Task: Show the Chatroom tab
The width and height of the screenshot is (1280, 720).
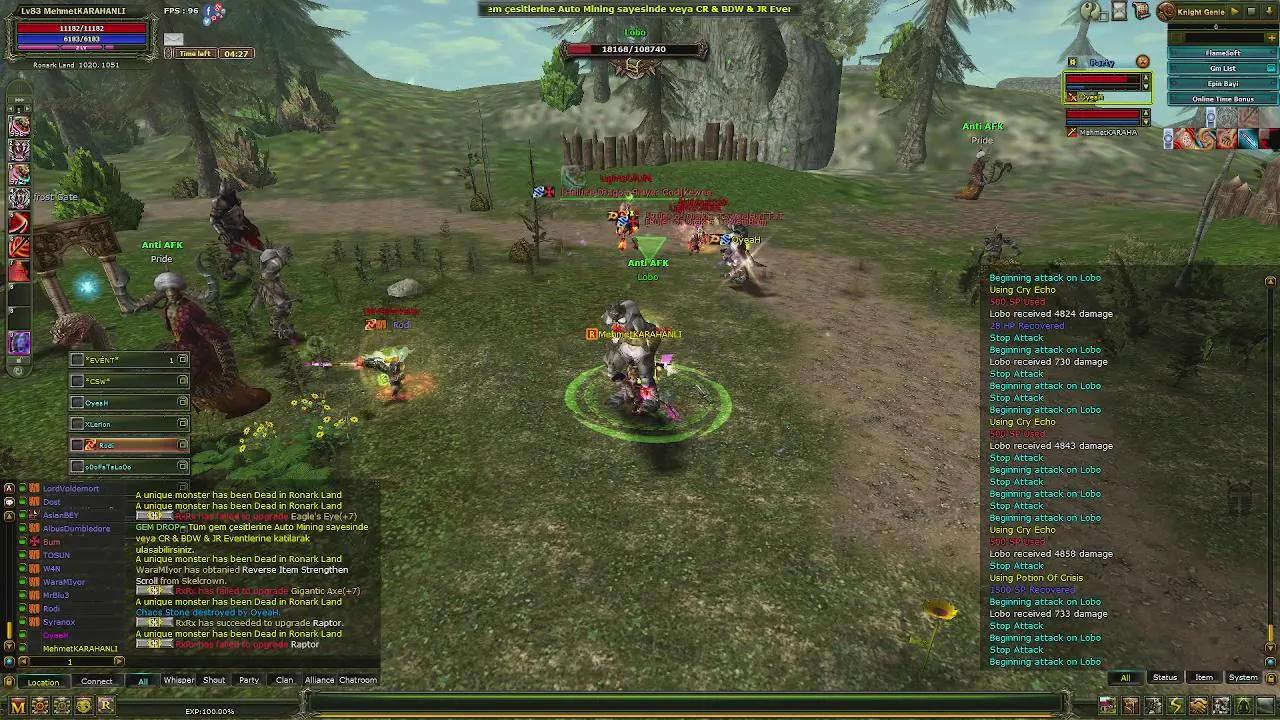Action: coord(358,680)
